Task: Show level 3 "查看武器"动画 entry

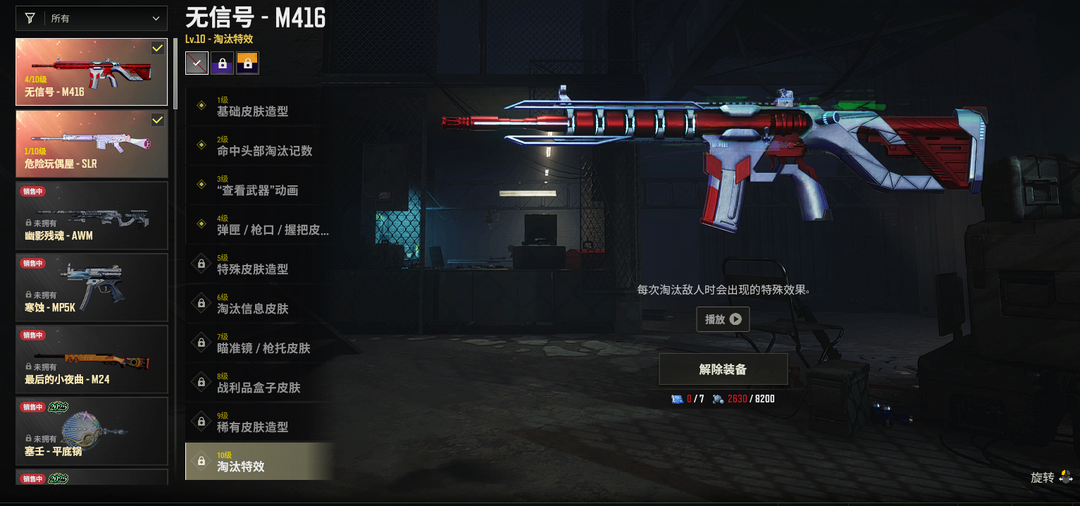Action: tap(258, 186)
